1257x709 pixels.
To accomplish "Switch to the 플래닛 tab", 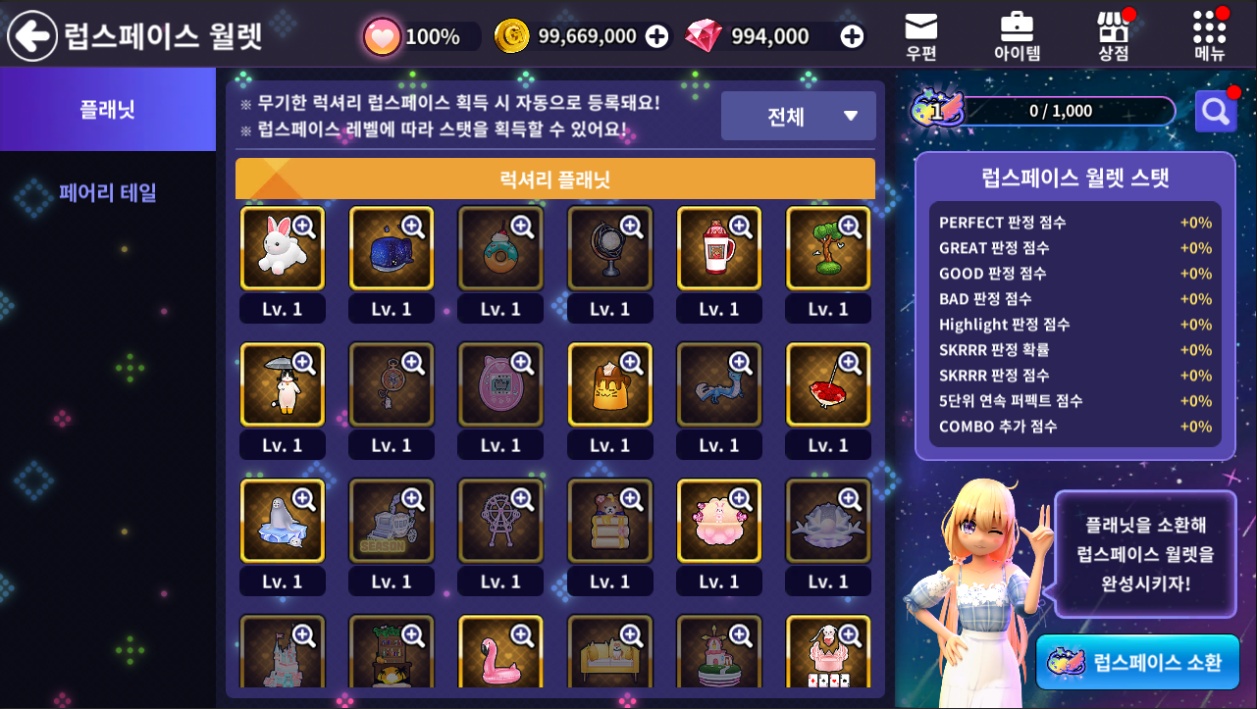I will pos(108,109).
